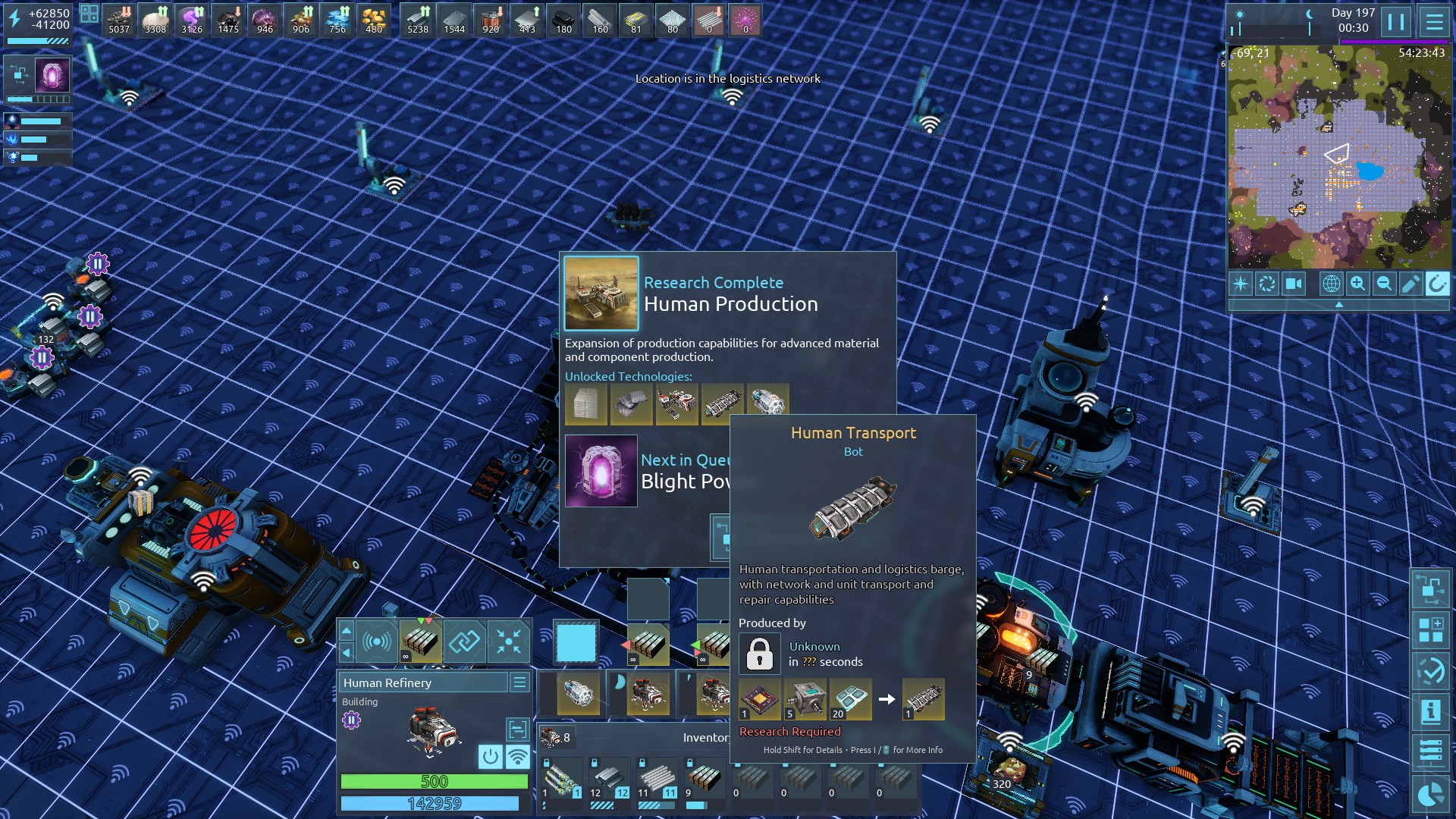Open the Human Refinery options menu
This screenshot has height=819, width=1456.
[519, 682]
